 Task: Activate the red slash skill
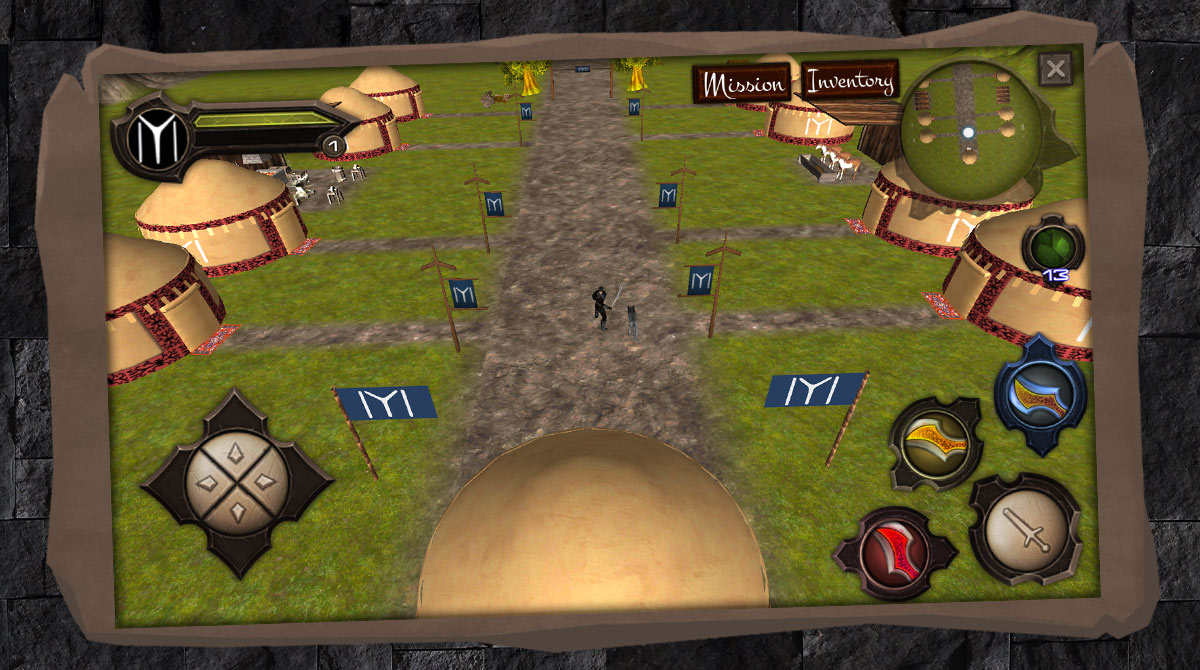point(893,551)
